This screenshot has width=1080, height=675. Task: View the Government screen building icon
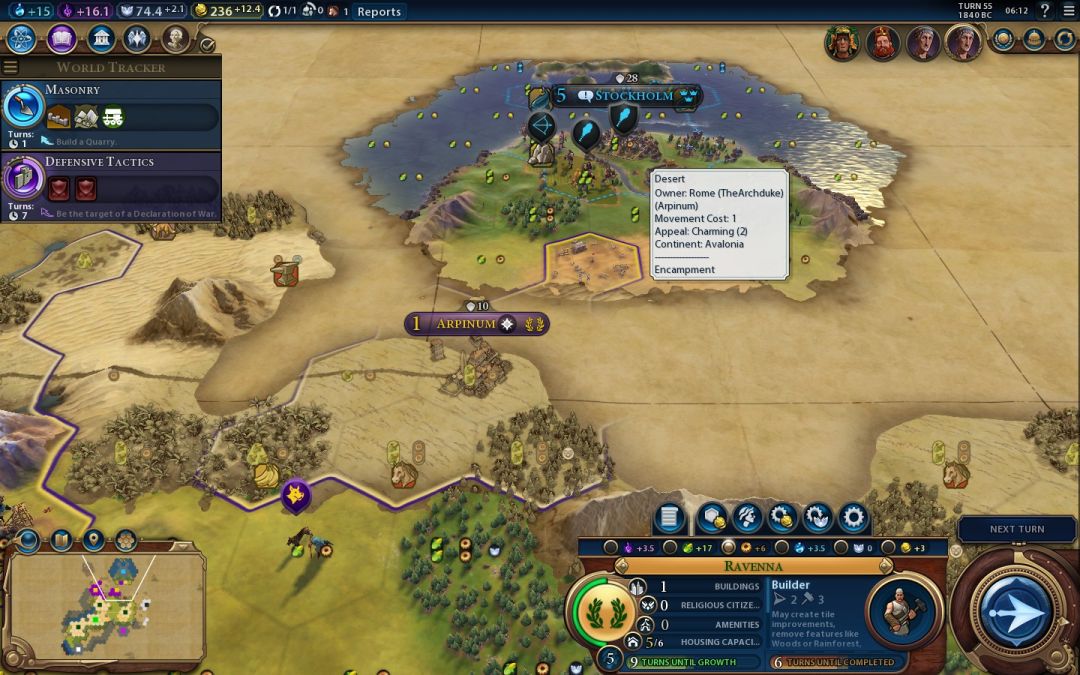[x=100, y=39]
